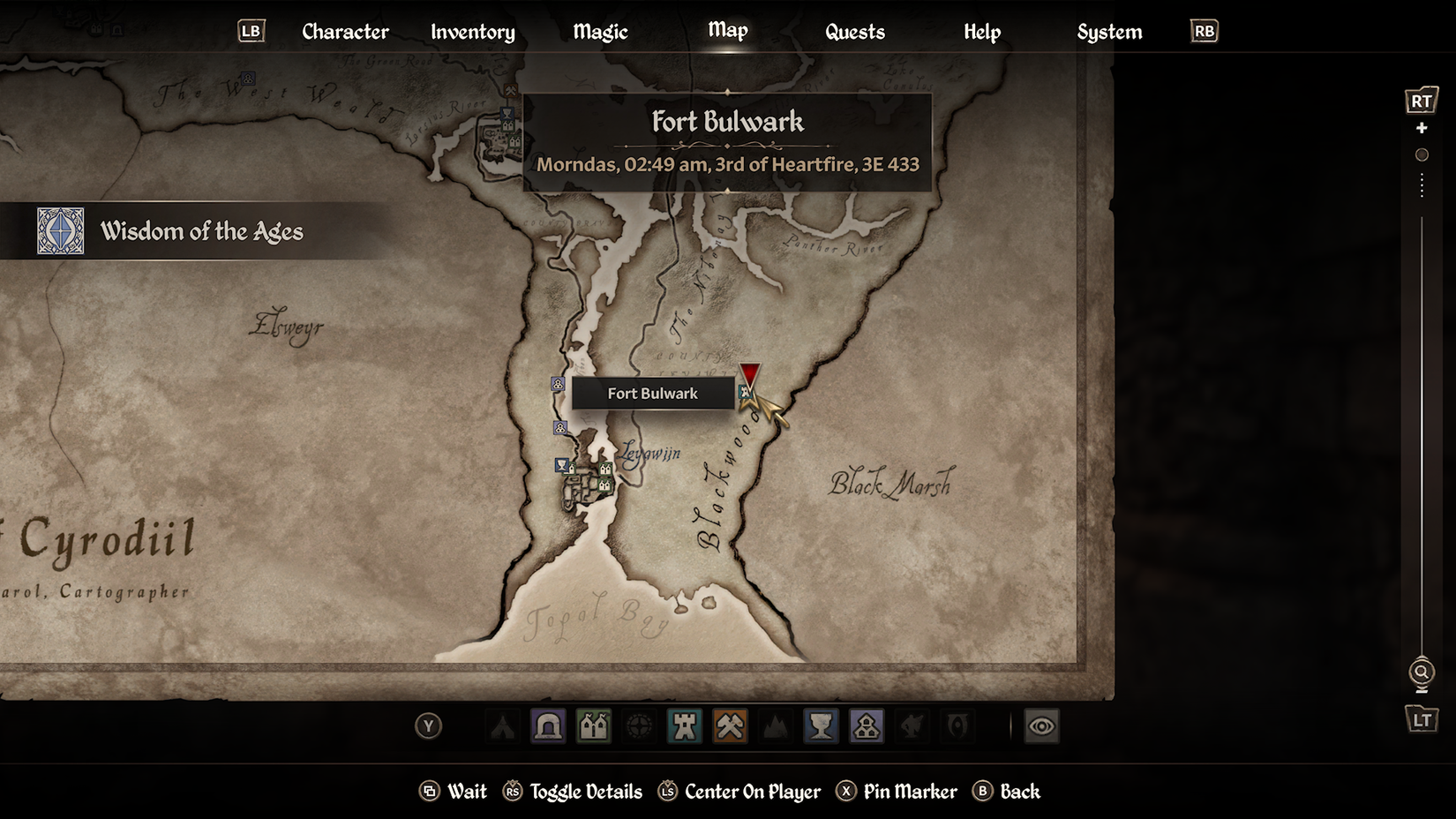Select the ruins gate filter icon
The height and width of the screenshot is (819, 1456).
548,726
